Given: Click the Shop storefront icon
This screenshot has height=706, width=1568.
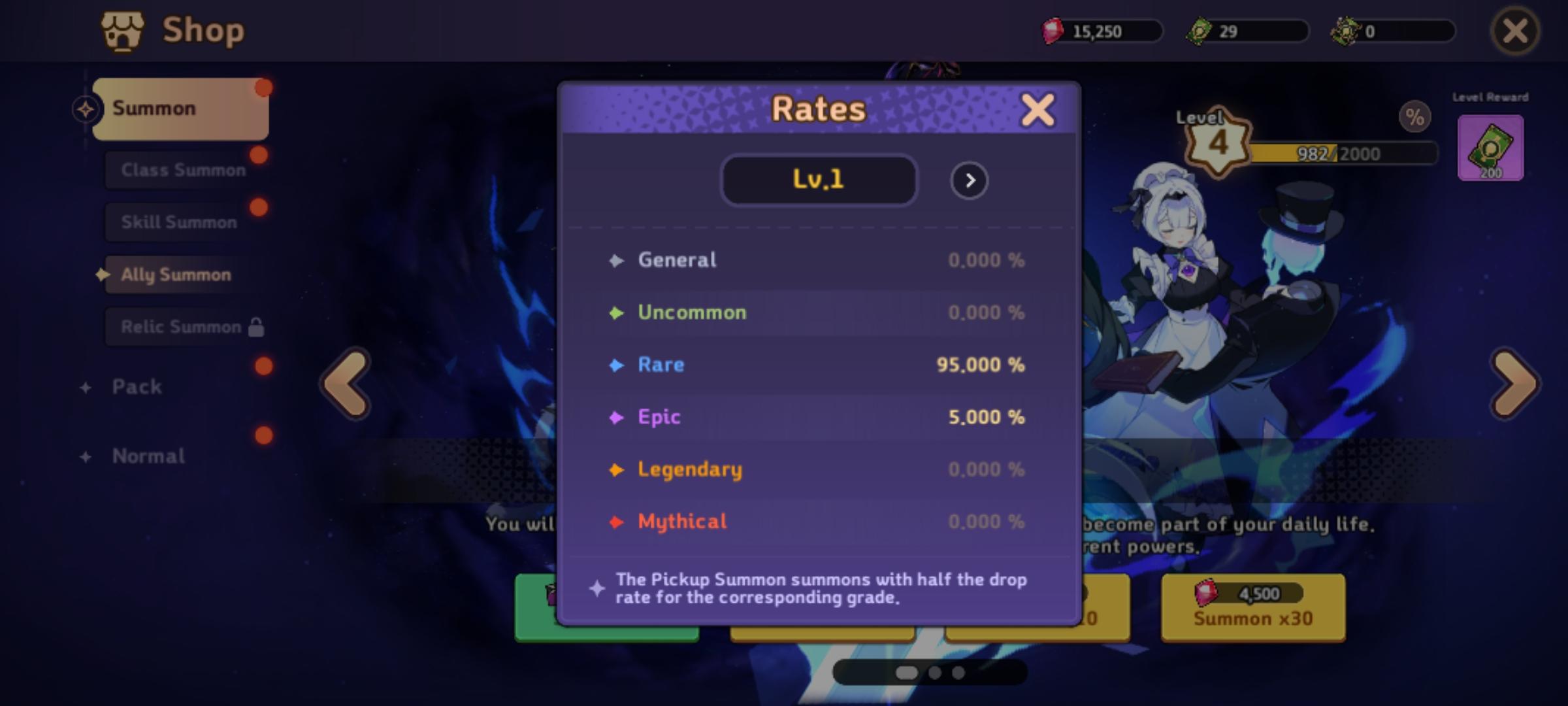Looking at the screenshot, I should click(122, 31).
